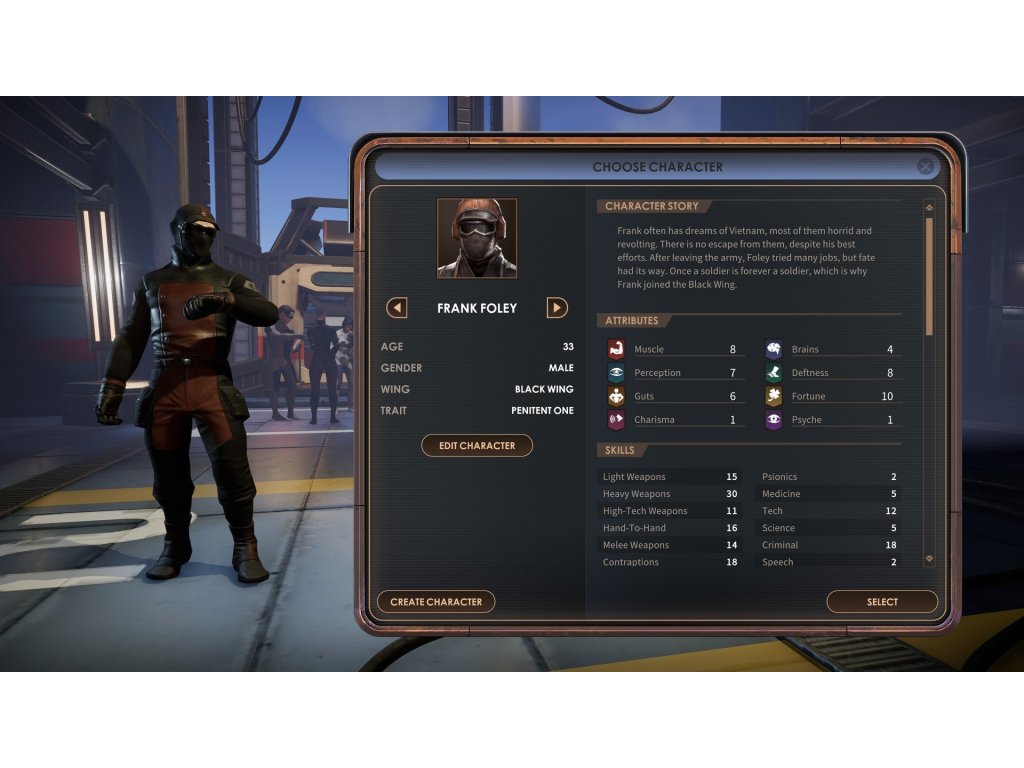
Task: Click the scroll-up arrow of the info panel
Action: pos(929,208)
